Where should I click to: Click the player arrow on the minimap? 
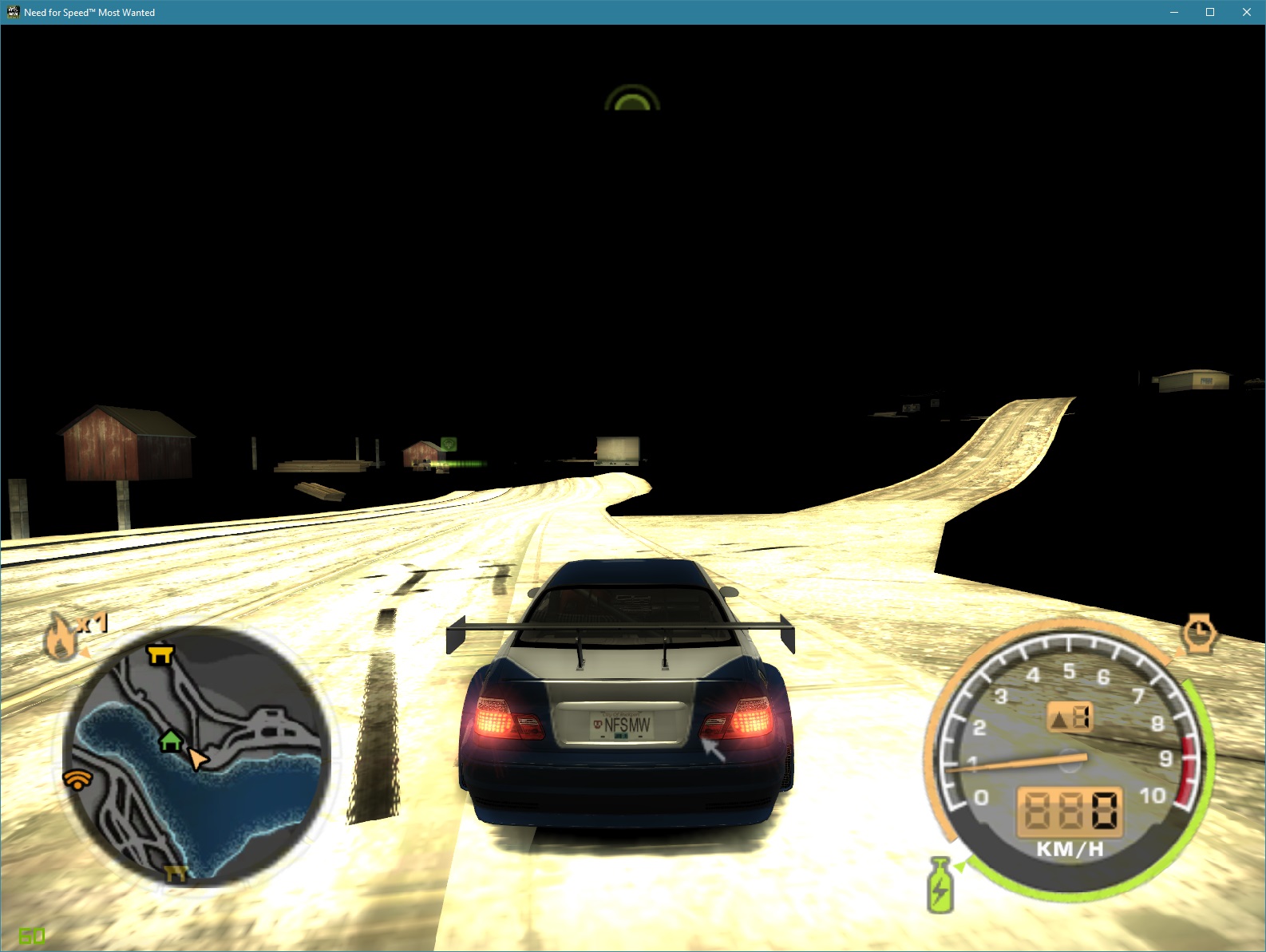click(x=196, y=758)
